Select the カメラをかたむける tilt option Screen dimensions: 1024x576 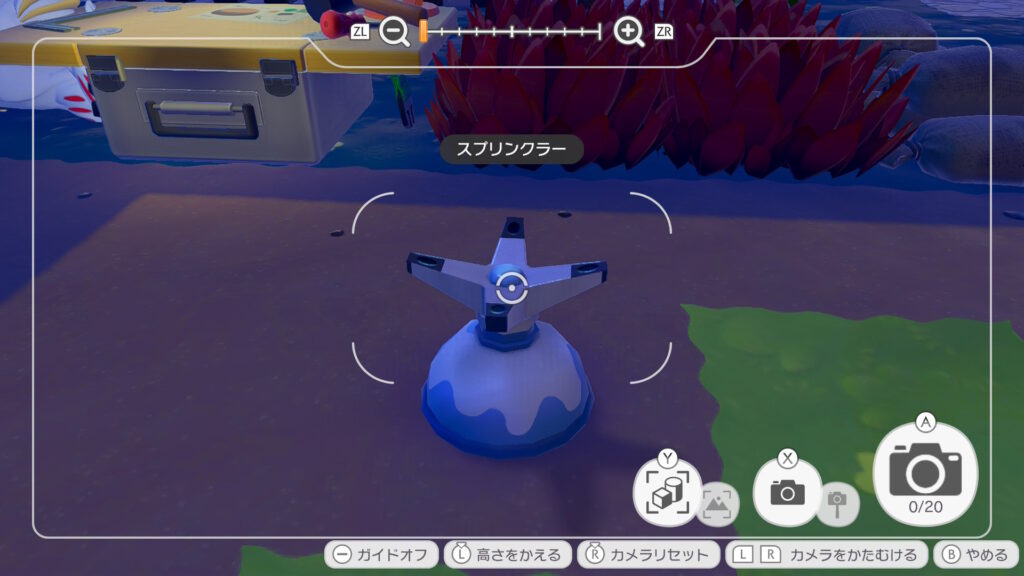825,555
